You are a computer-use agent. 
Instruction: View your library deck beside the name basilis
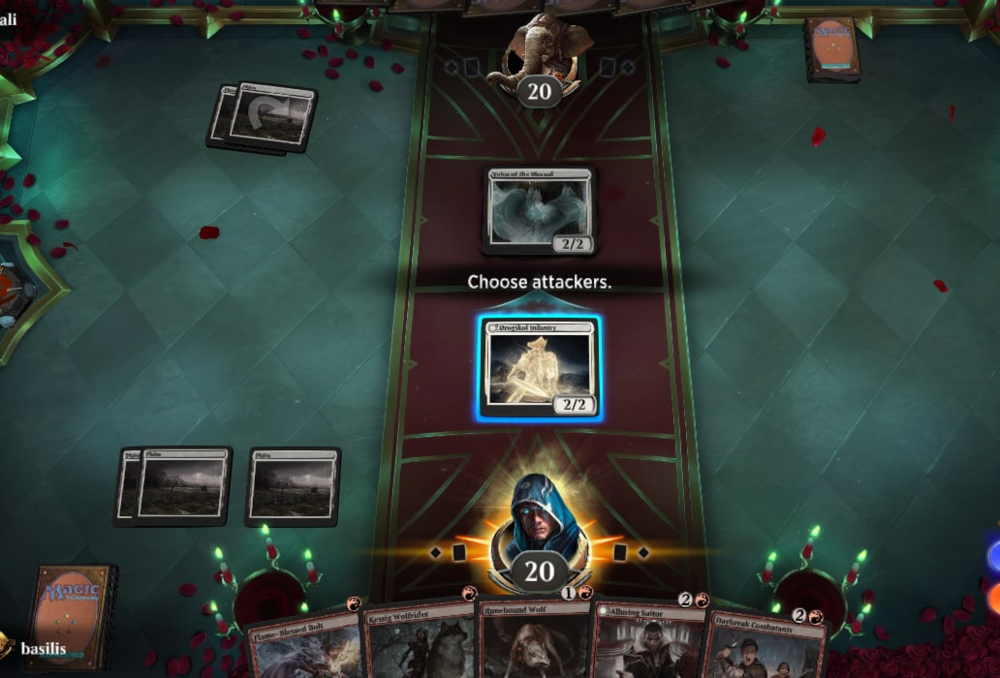tap(70, 615)
